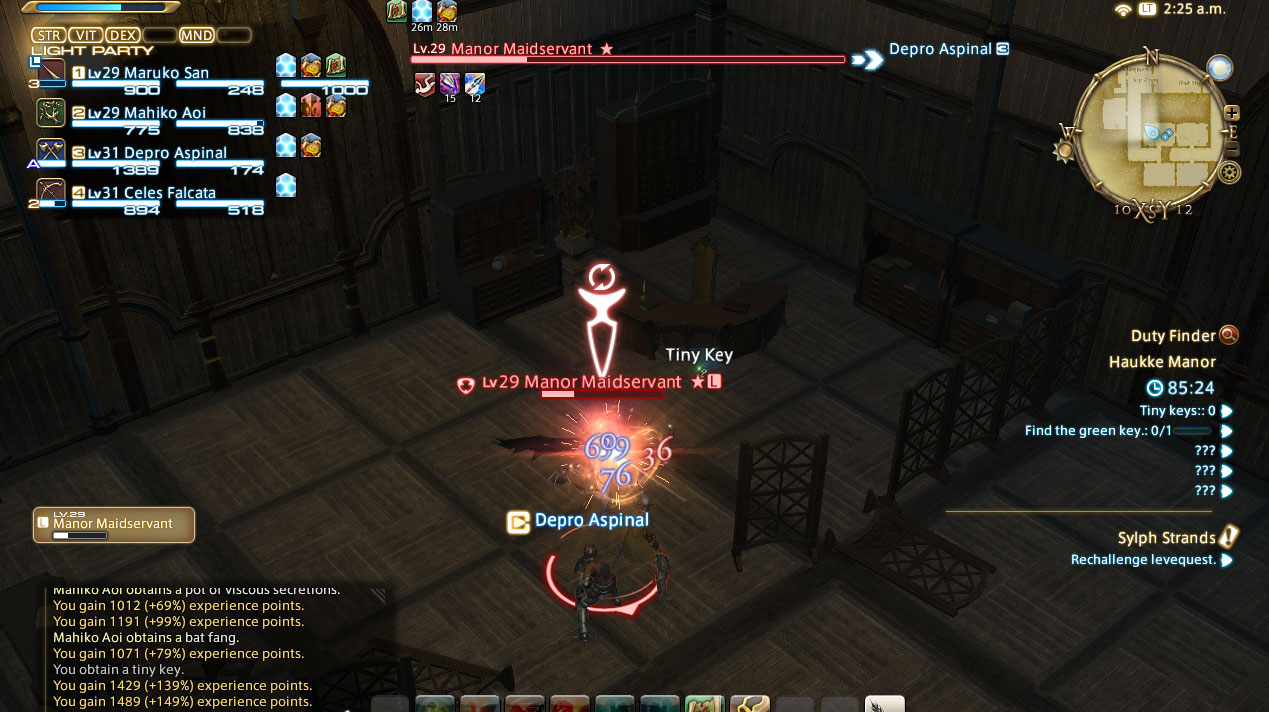Select target-of-target Depro Aspinal
This screenshot has width=1269, height=712.
(940, 49)
